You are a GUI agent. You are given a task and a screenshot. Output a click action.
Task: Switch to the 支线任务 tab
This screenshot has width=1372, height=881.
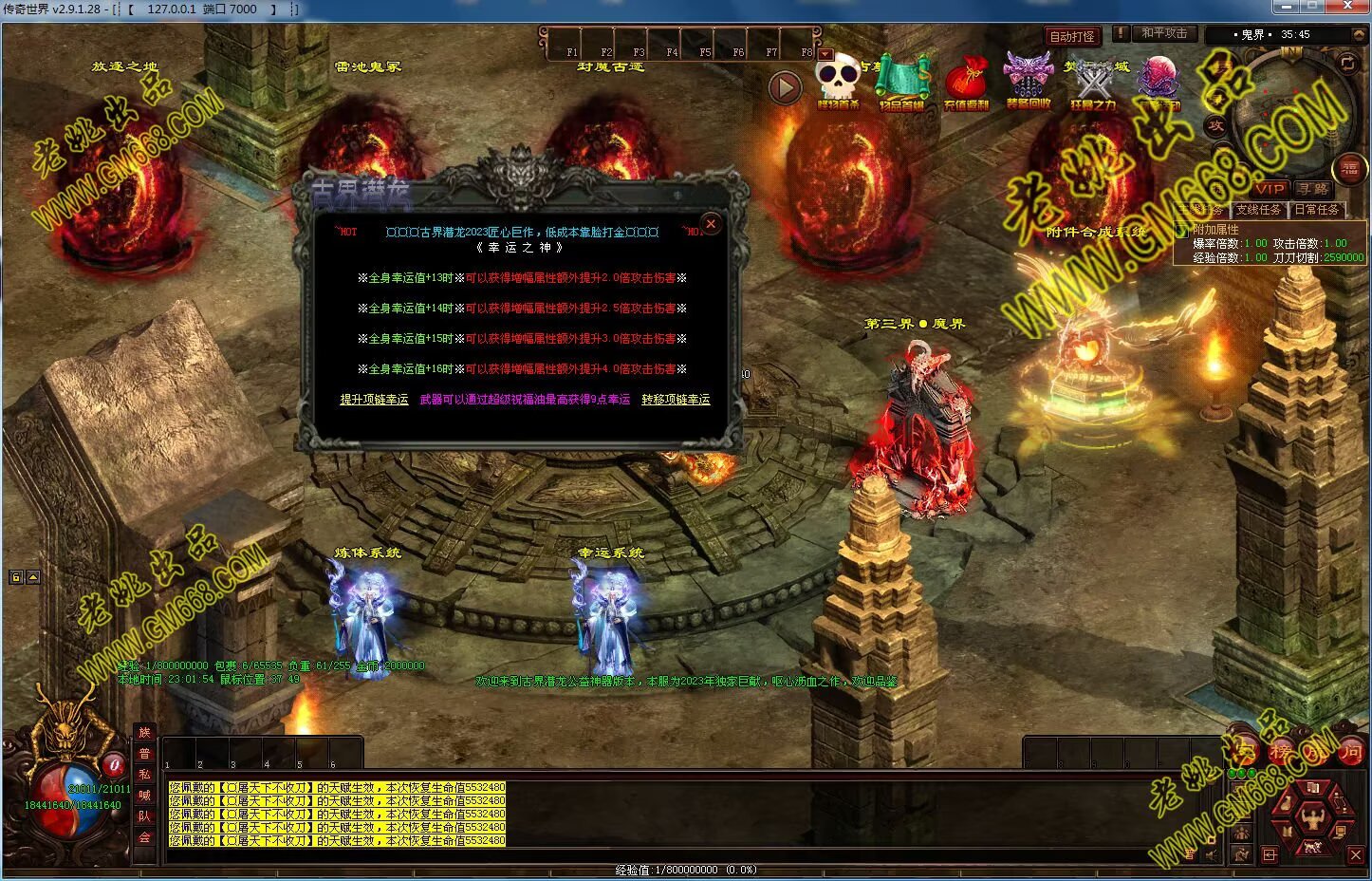pos(1258,210)
